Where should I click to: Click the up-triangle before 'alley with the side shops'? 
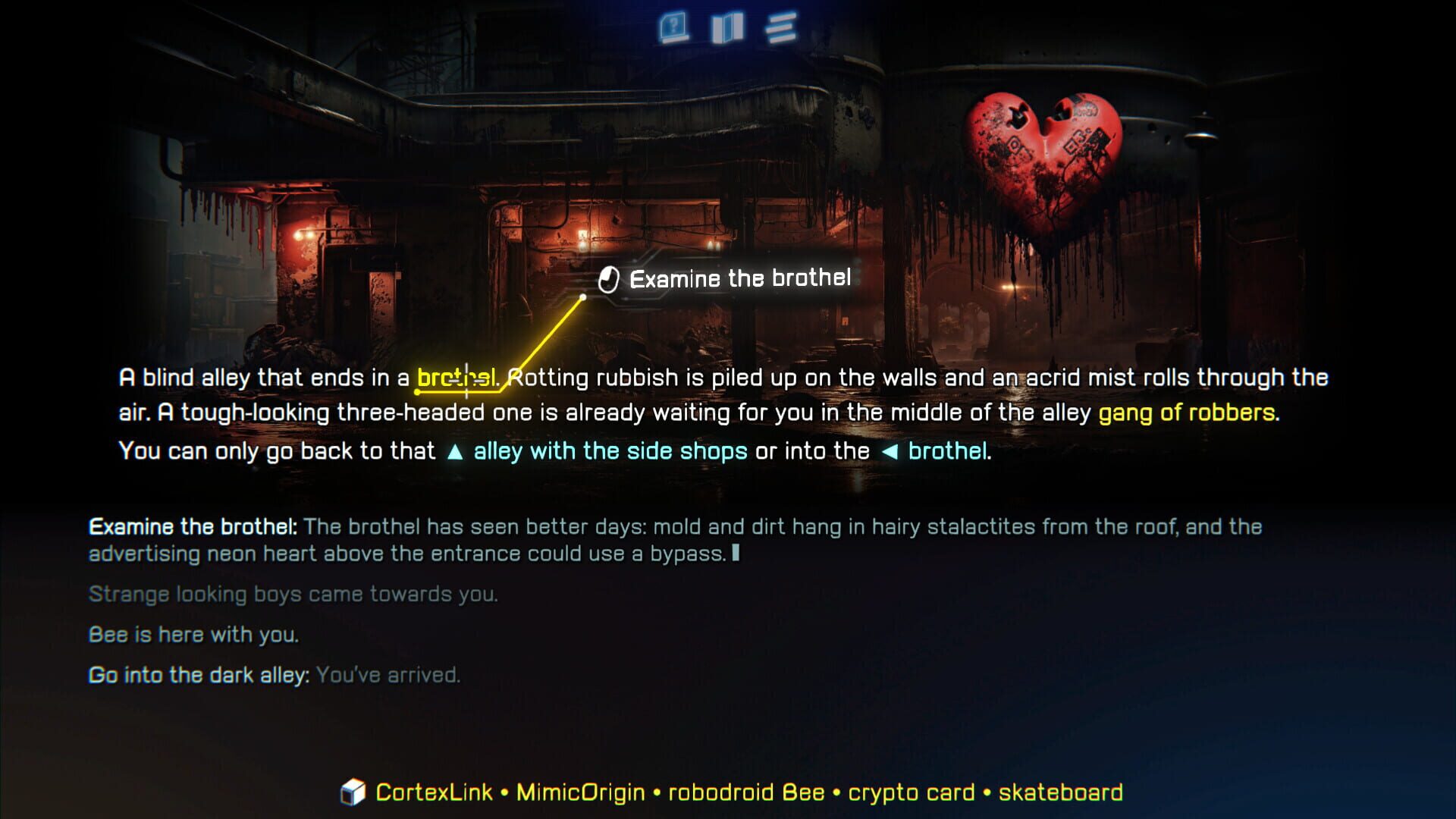click(x=456, y=450)
